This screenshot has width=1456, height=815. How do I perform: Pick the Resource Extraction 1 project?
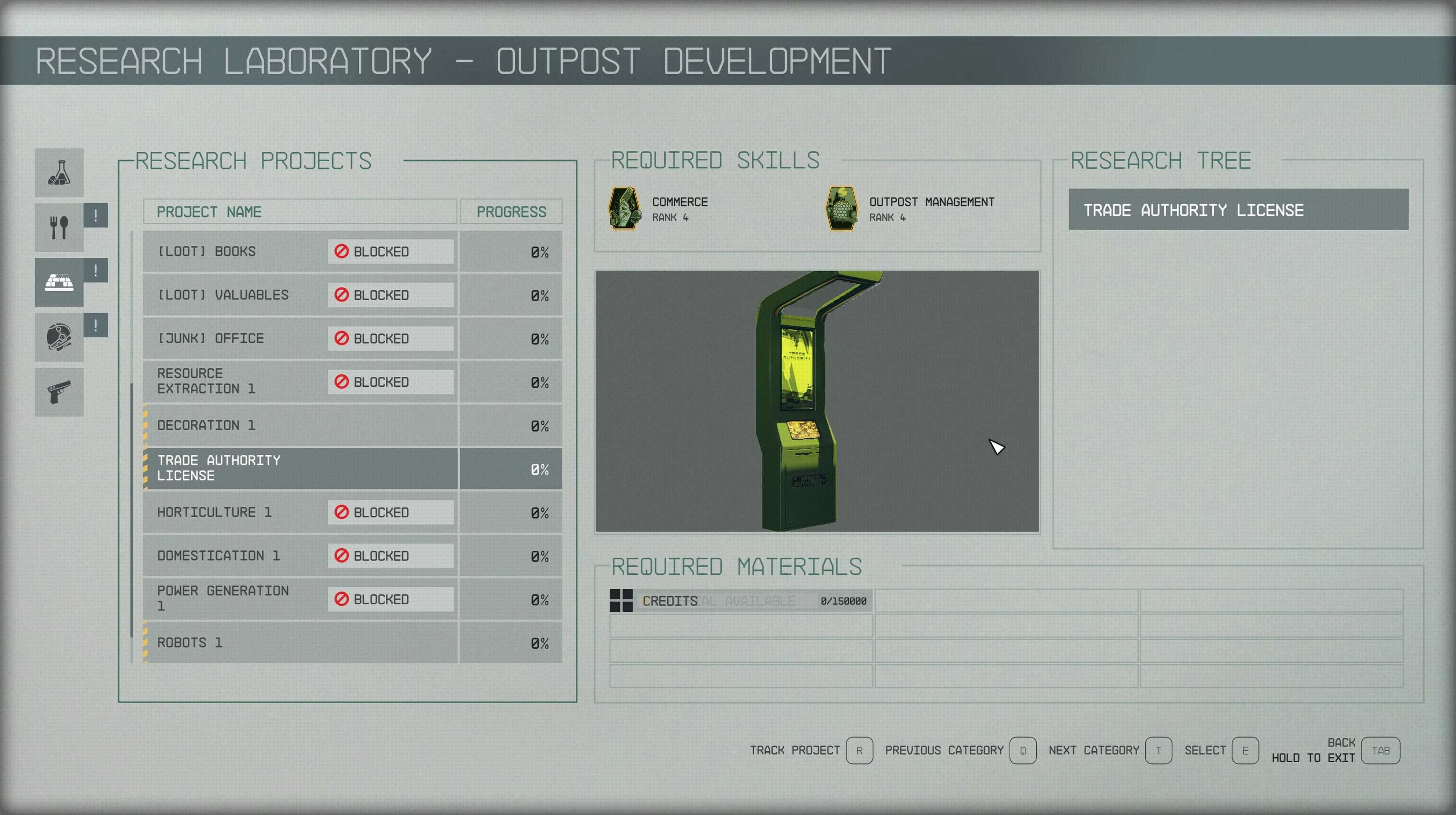tap(300, 382)
